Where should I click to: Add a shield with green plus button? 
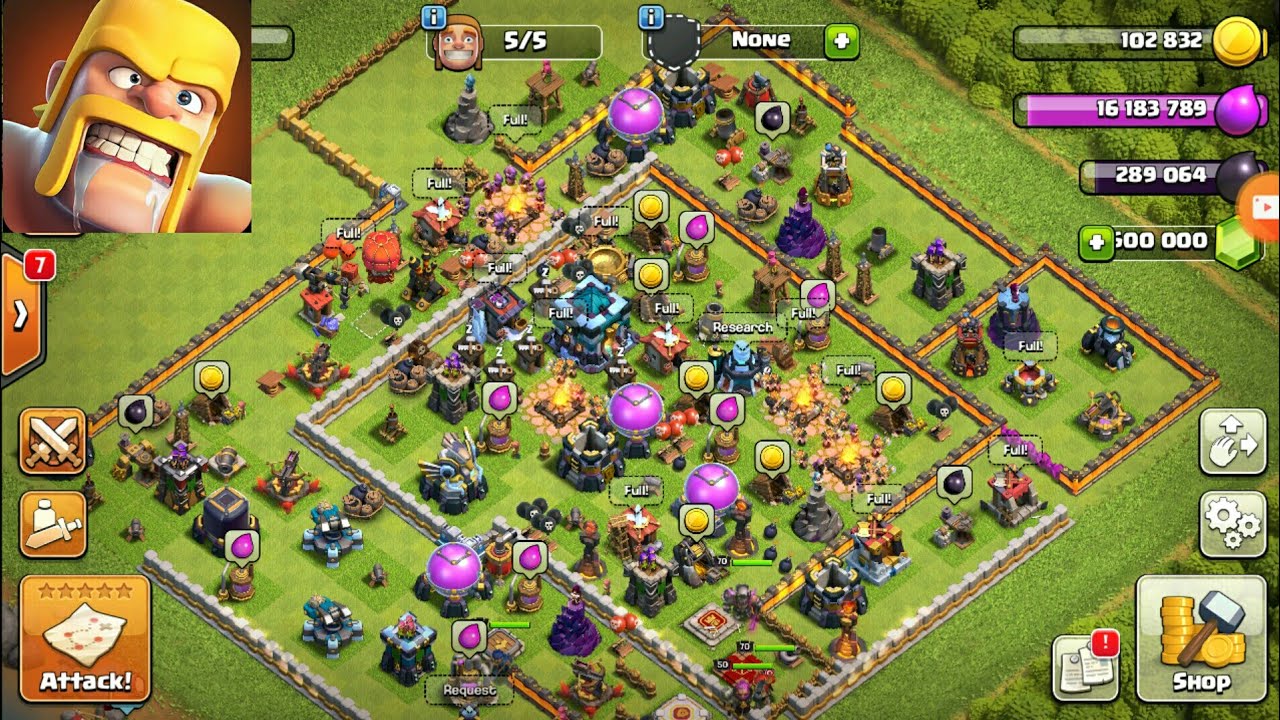click(x=841, y=41)
